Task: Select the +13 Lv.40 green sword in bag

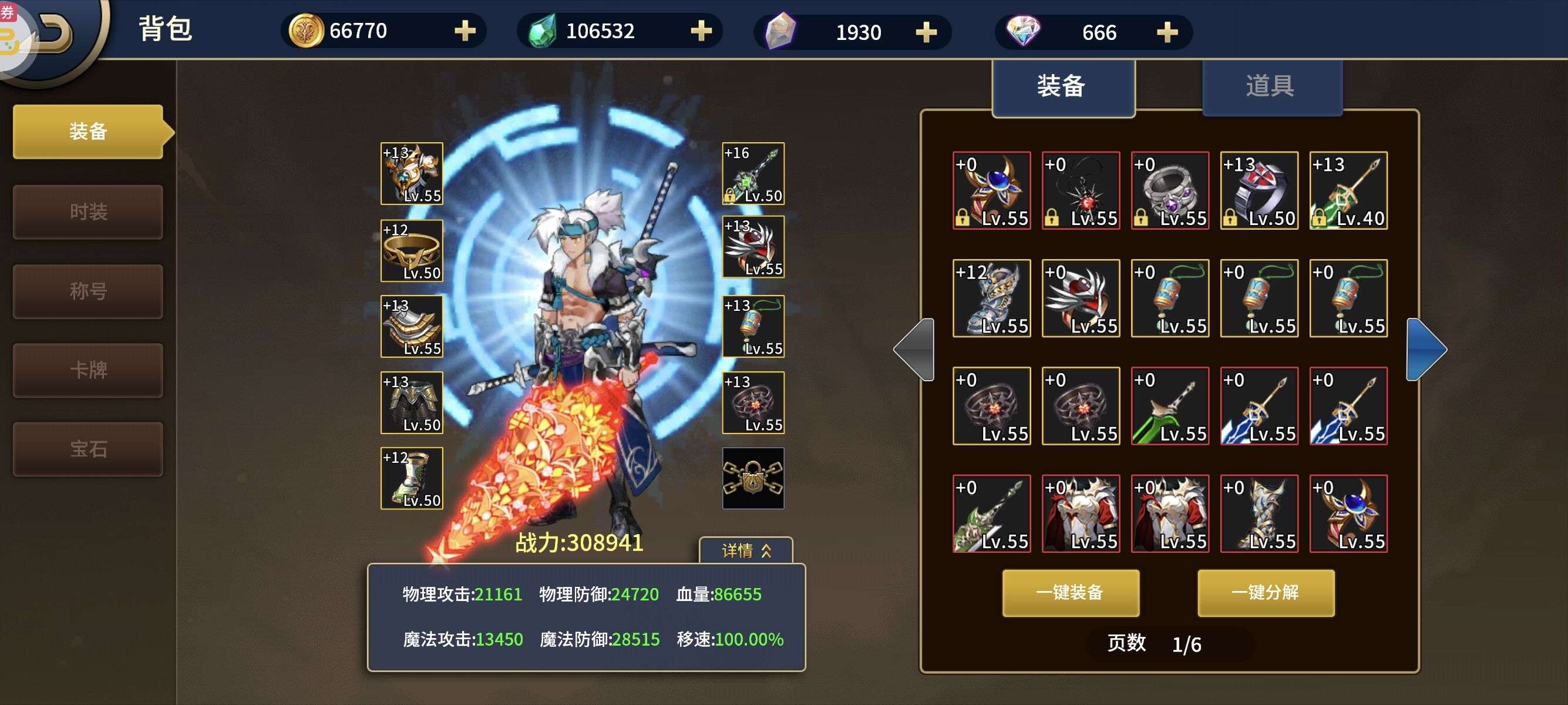Action: 1348,190
